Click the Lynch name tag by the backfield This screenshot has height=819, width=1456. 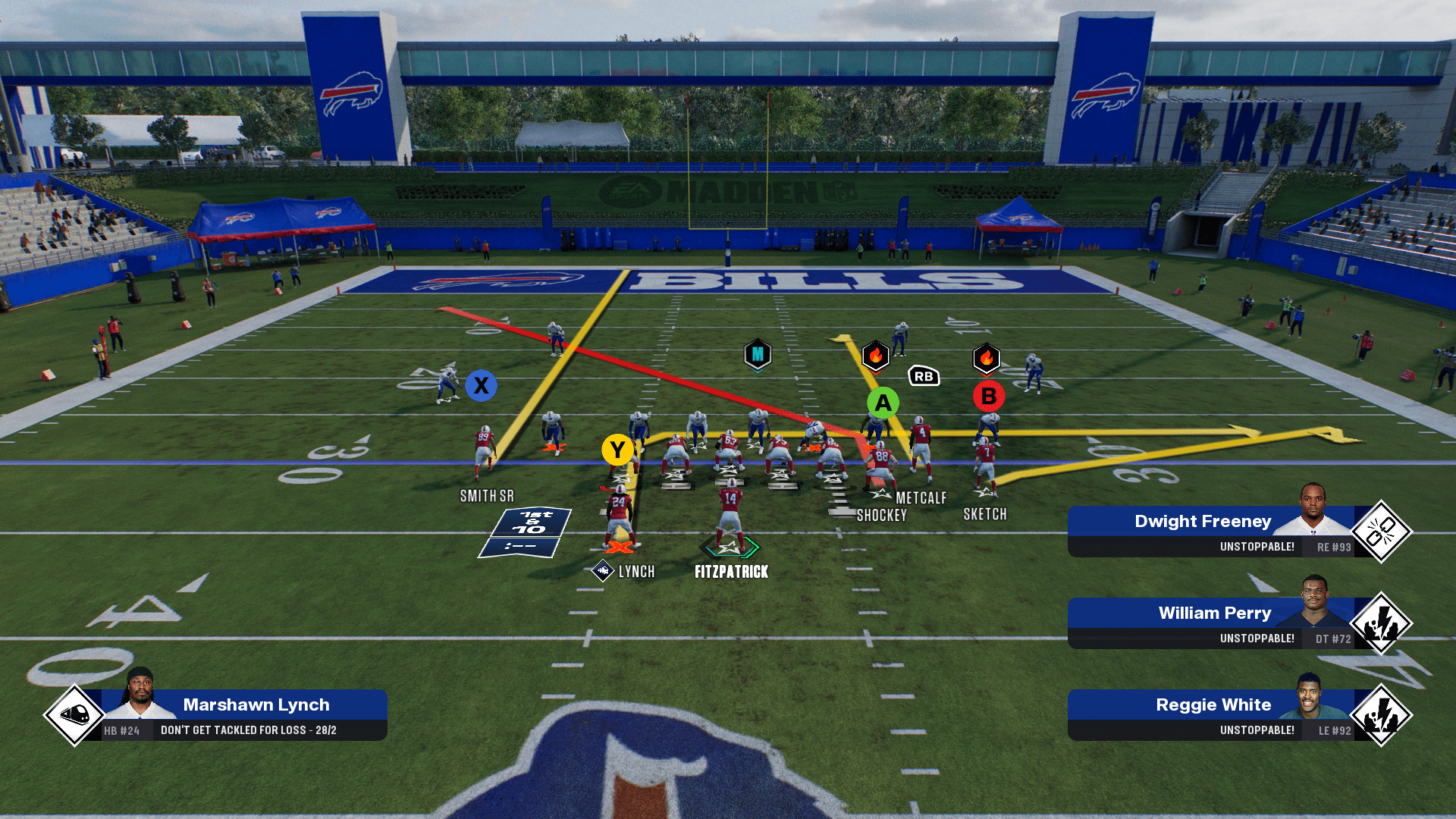(635, 572)
